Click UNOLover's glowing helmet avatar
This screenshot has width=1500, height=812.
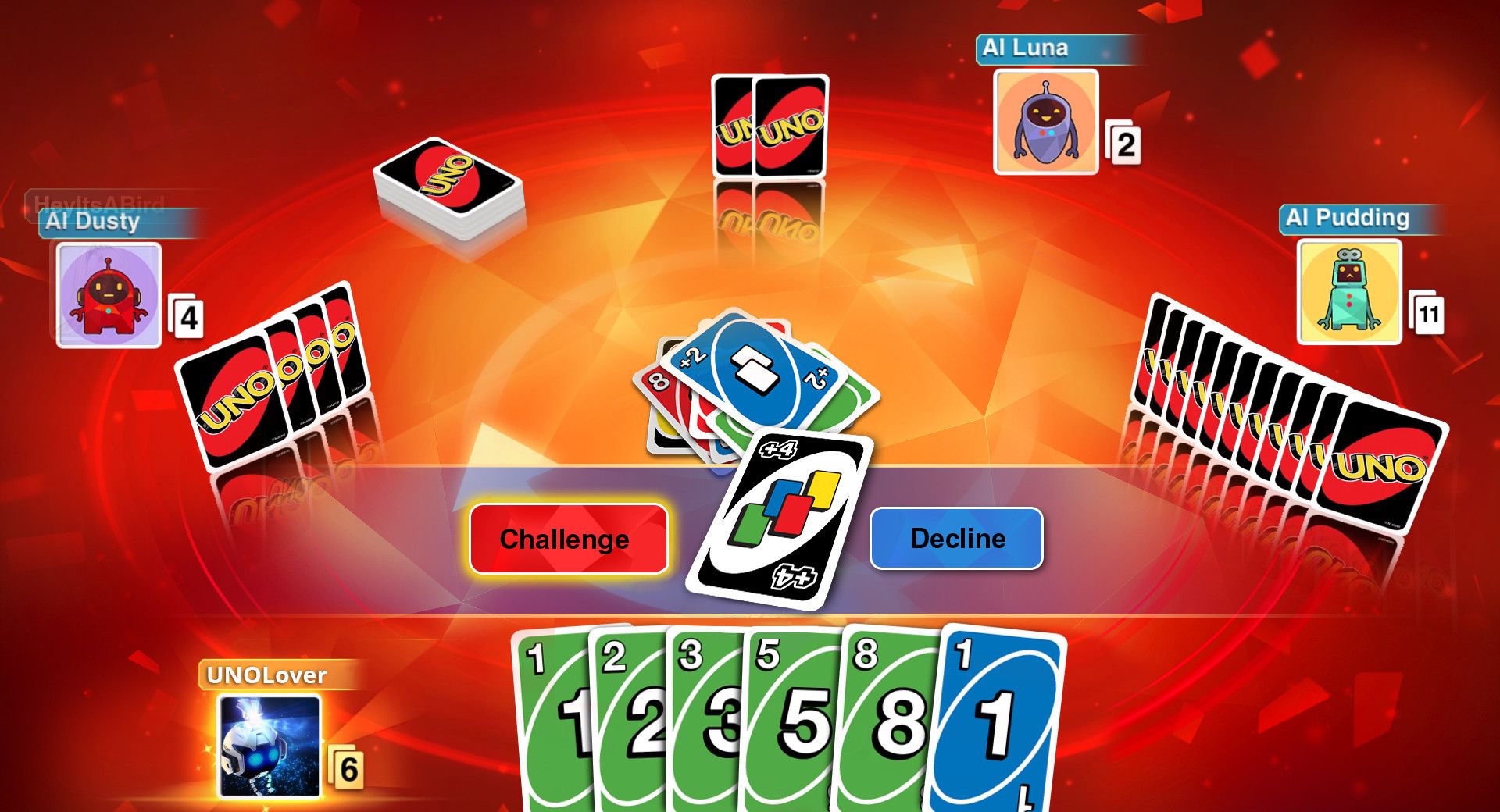point(270,746)
